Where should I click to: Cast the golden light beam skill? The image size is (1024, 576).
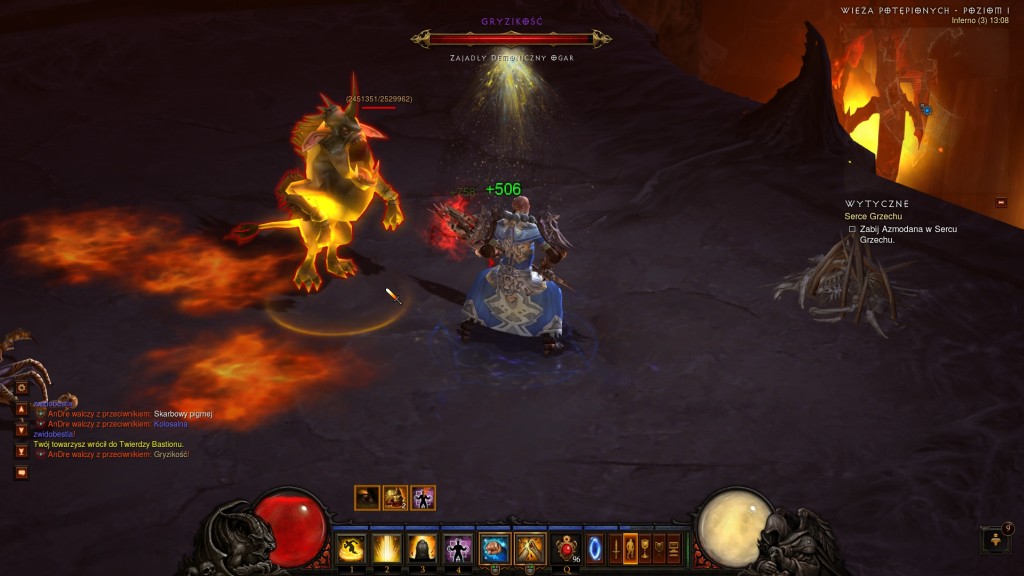click(x=386, y=548)
